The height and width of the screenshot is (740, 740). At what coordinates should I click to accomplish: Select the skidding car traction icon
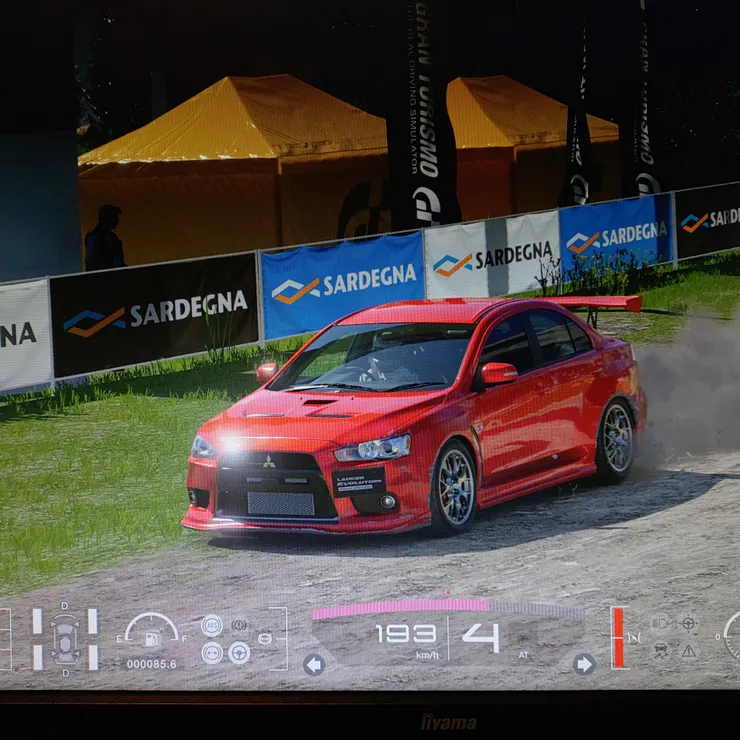point(661,650)
